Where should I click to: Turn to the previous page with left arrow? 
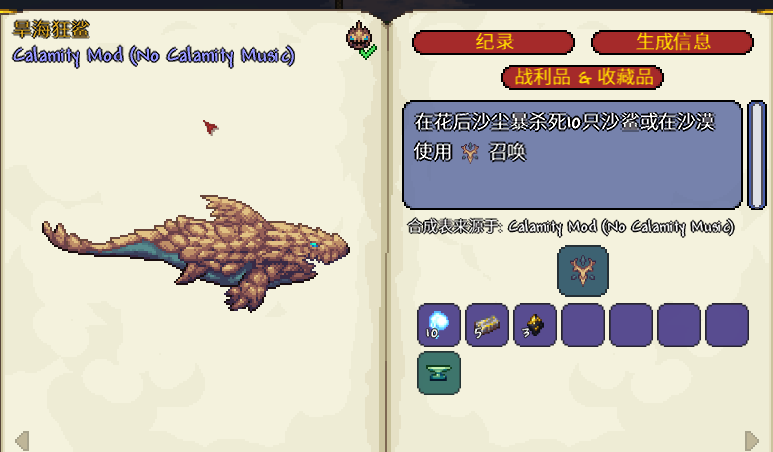pyautogui.click(x=21, y=439)
